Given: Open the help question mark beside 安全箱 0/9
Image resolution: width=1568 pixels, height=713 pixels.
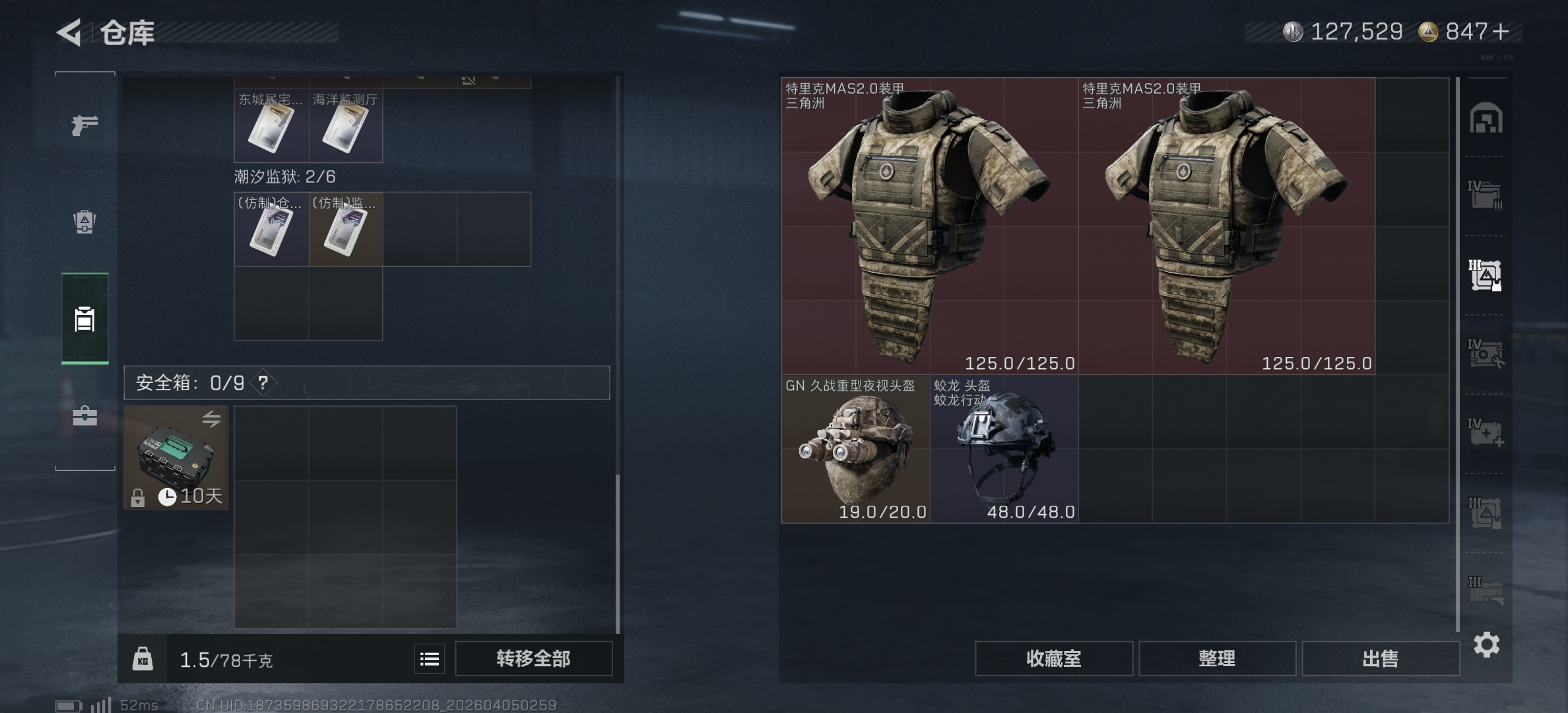Looking at the screenshot, I should click(x=263, y=381).
